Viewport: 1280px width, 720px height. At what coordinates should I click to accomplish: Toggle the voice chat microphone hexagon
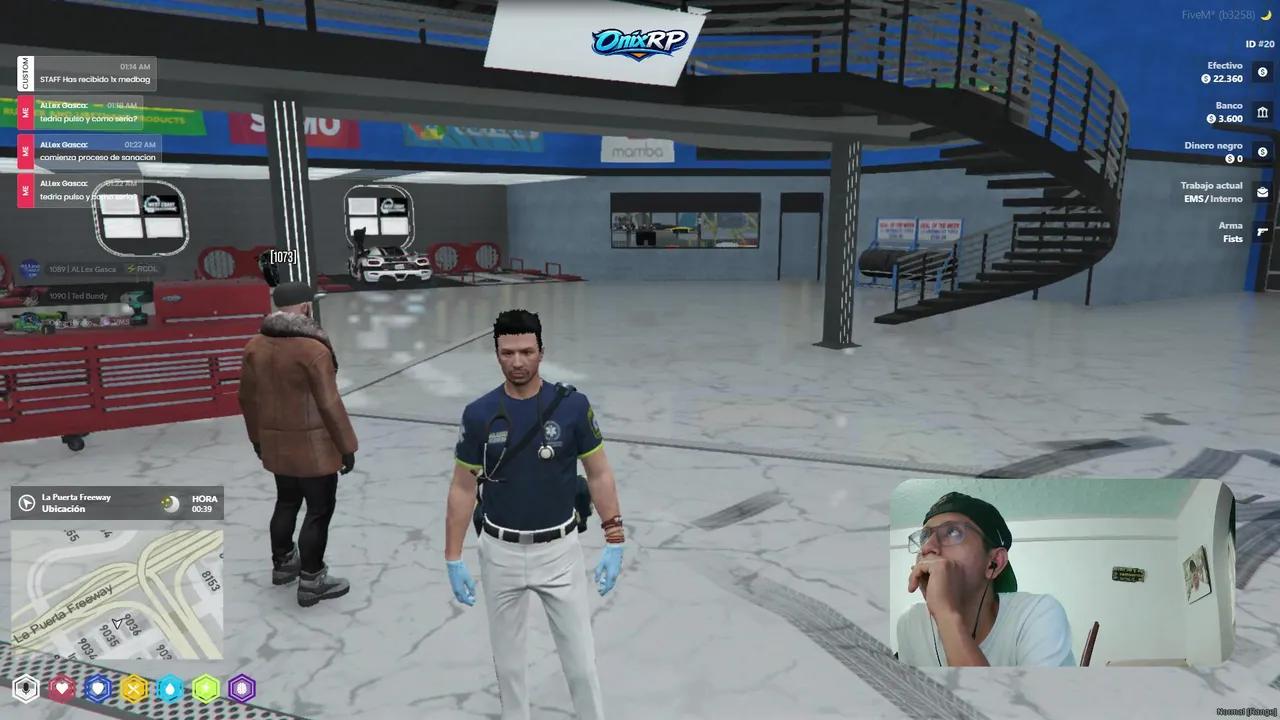26,688
